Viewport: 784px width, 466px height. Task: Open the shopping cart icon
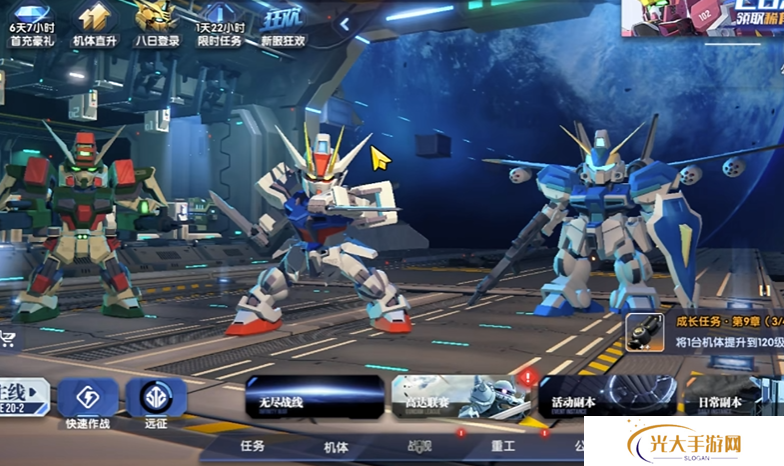tap(10, 338)
